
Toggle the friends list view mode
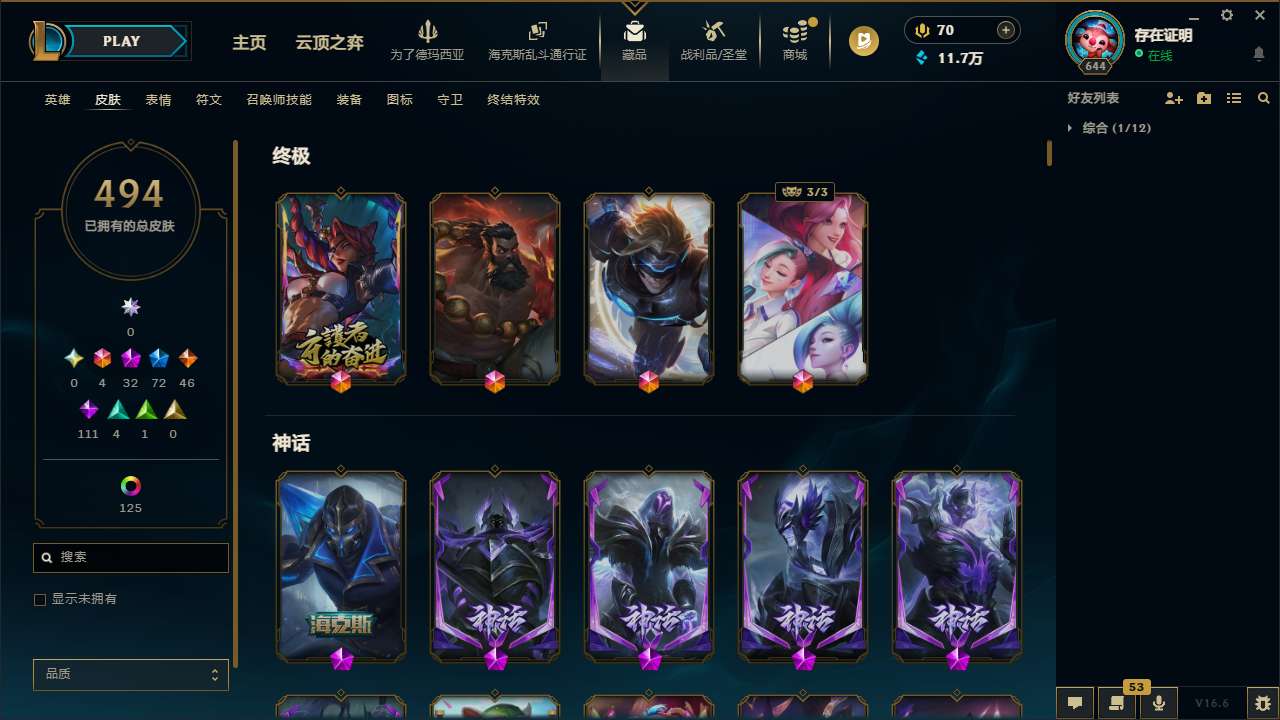(1233, 98)
